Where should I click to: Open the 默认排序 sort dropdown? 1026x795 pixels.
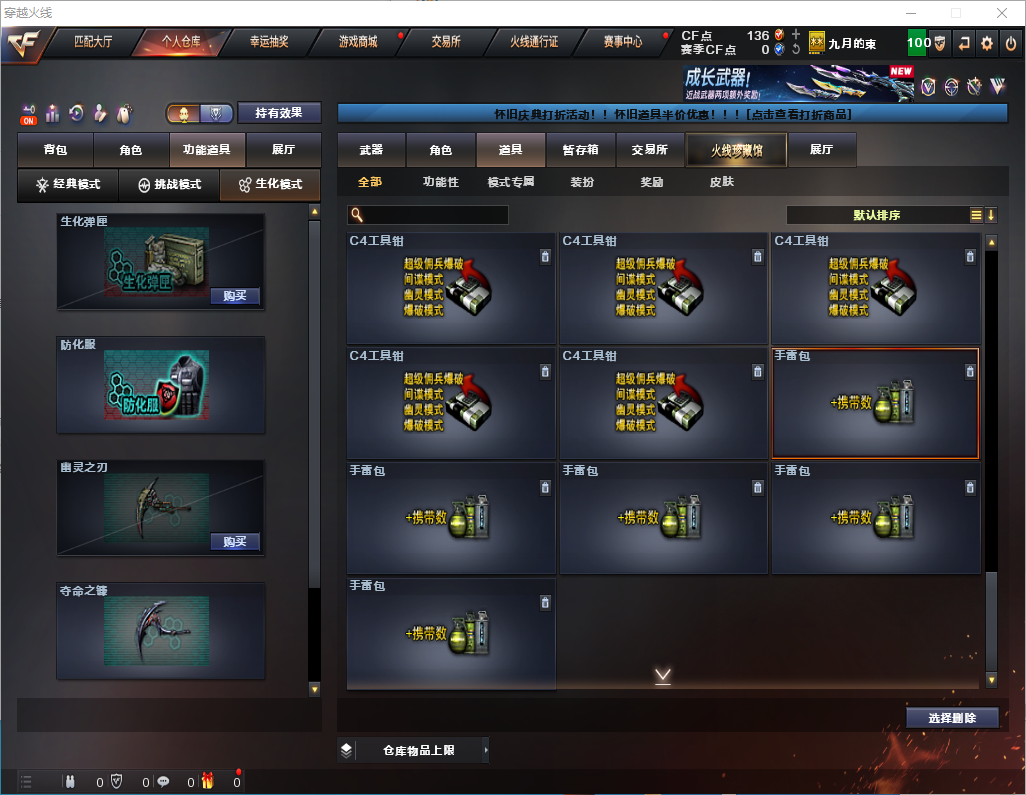coord(875,215)
